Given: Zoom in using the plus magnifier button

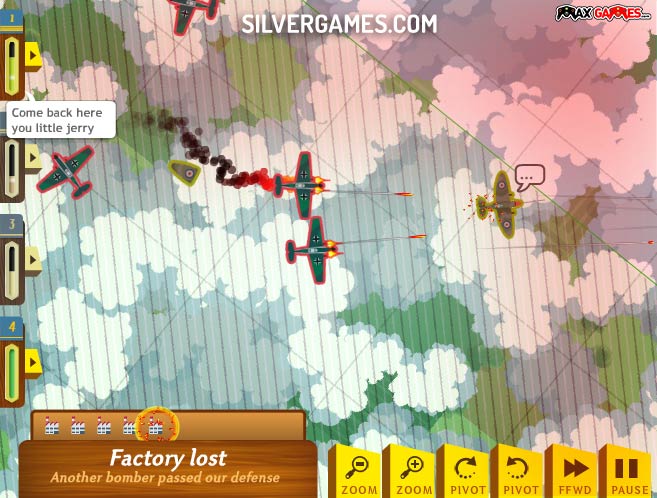Looking at the screenshot, I should click(412, 472).
